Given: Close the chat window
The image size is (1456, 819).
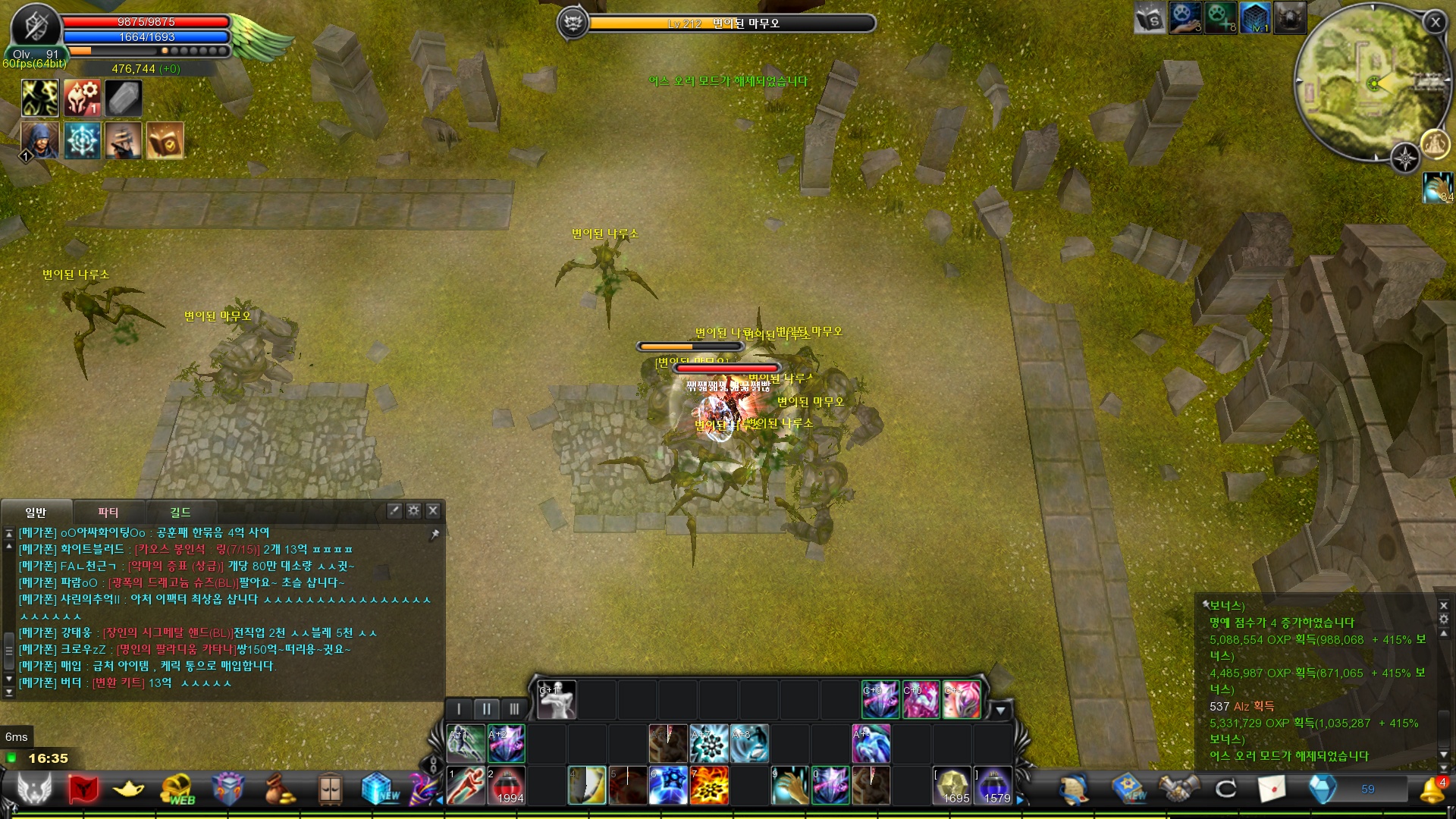Looking at the screenshot, I should 433,510.
